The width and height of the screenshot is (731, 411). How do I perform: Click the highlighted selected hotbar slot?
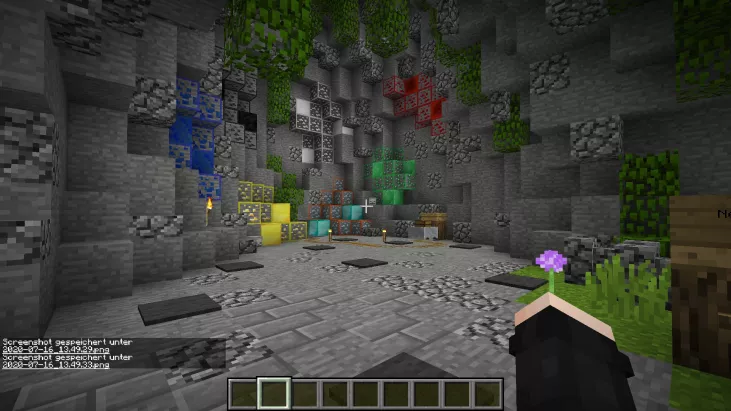point(274,394)
